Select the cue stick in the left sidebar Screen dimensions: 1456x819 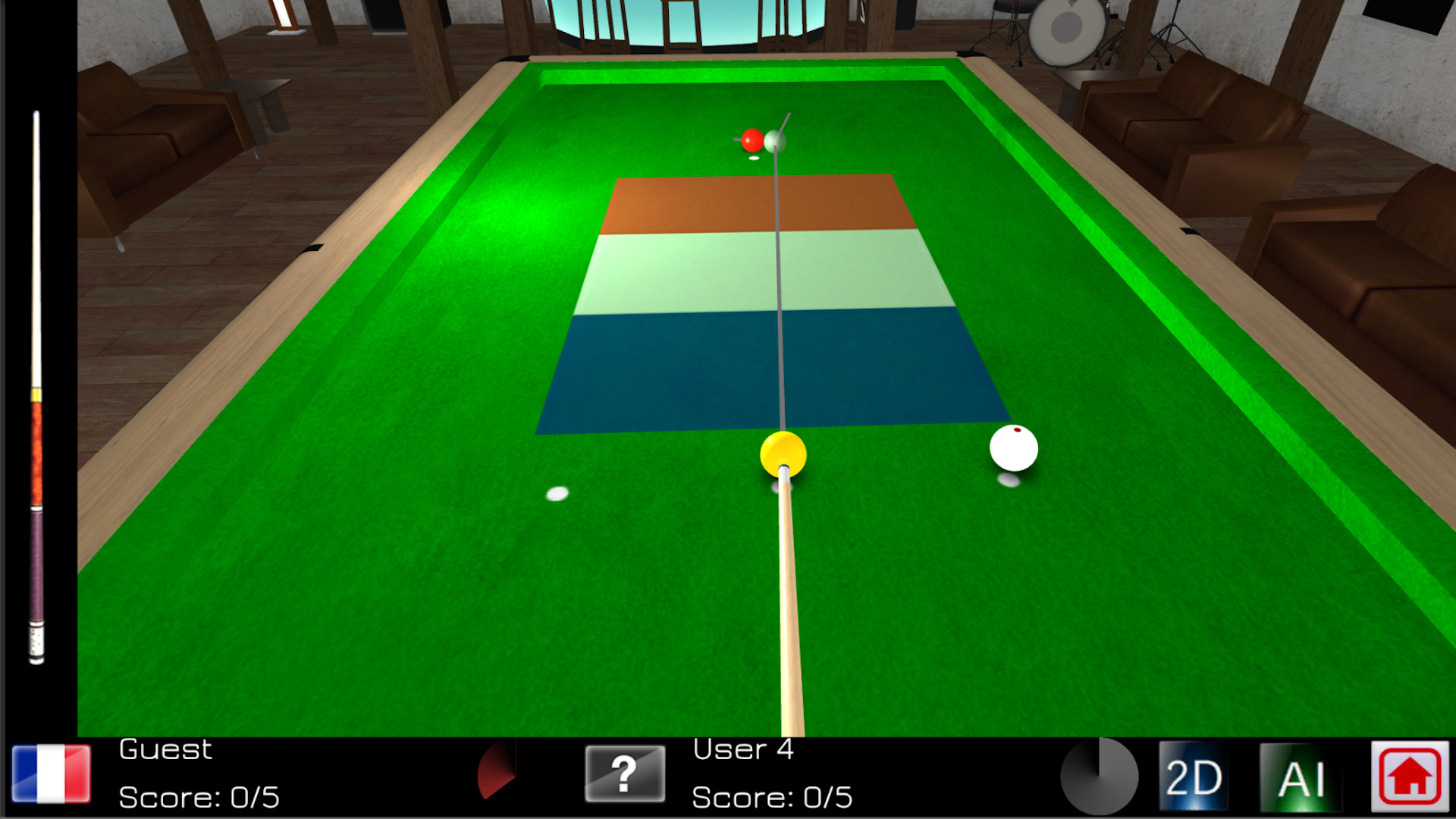point(34,379)
